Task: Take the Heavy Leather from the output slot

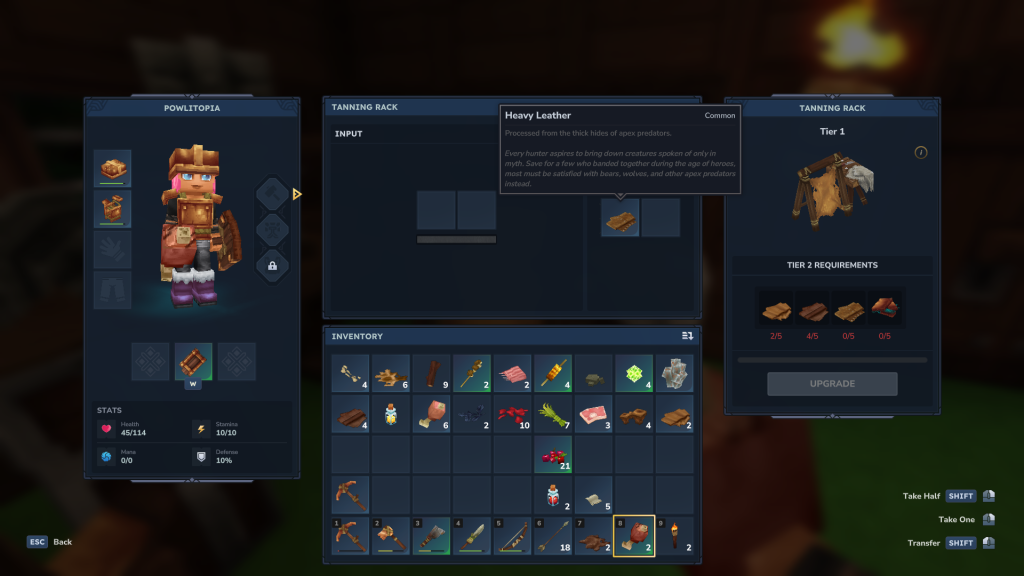Action: coord(620,217)
